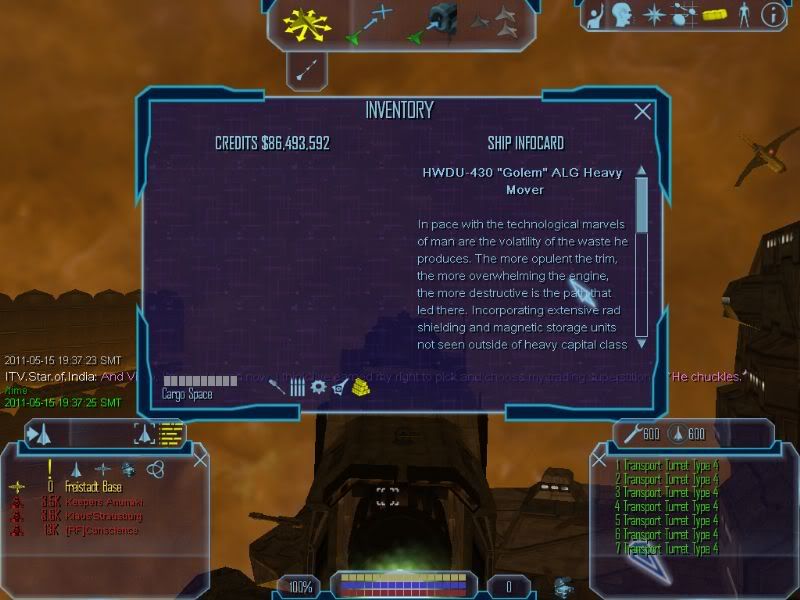Show the gear-shaped equipment filter
This screenshot has height=600, width=800.
[318, 386]
